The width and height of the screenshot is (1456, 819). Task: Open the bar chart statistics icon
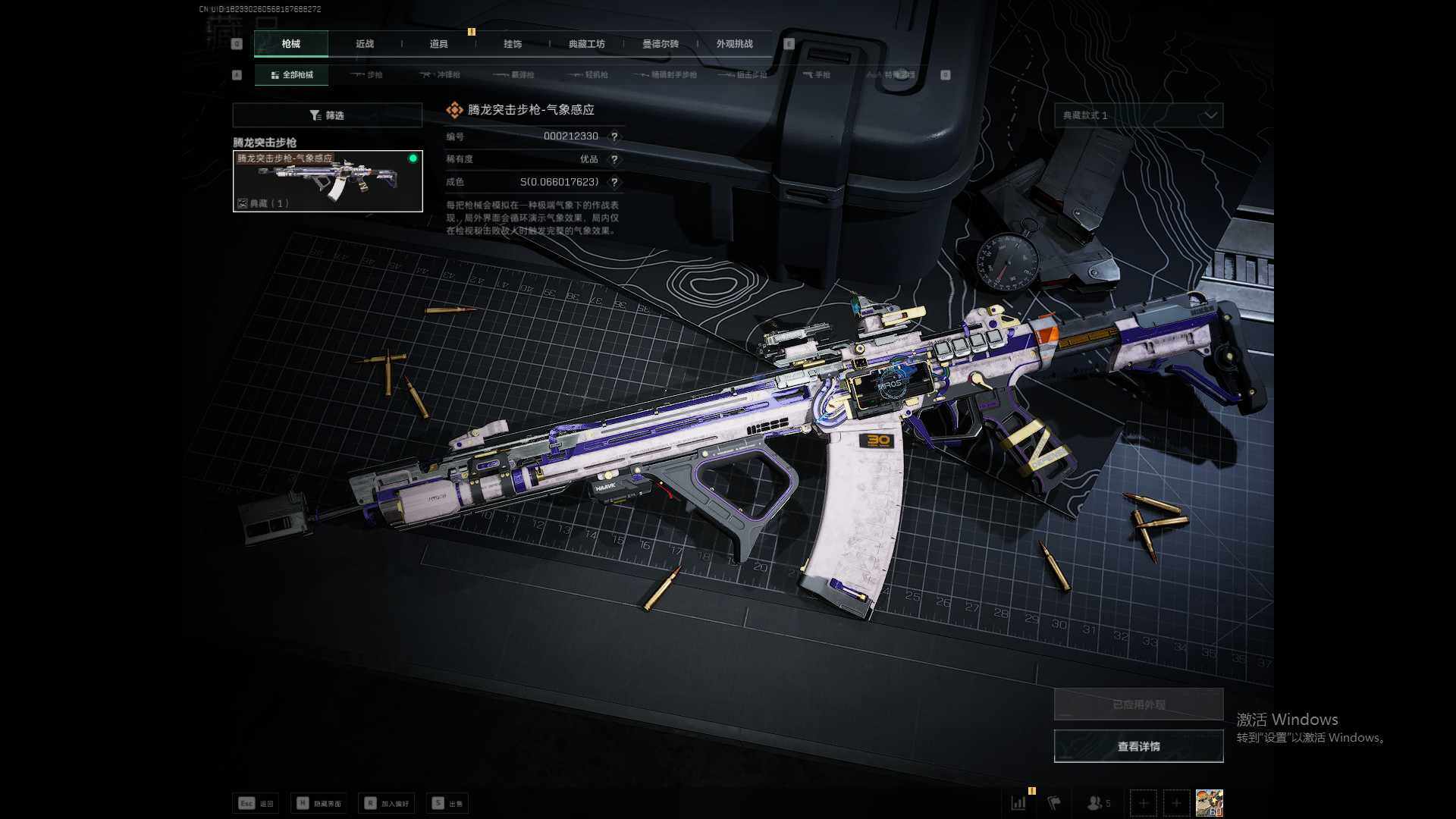(x=1018, y=802)
